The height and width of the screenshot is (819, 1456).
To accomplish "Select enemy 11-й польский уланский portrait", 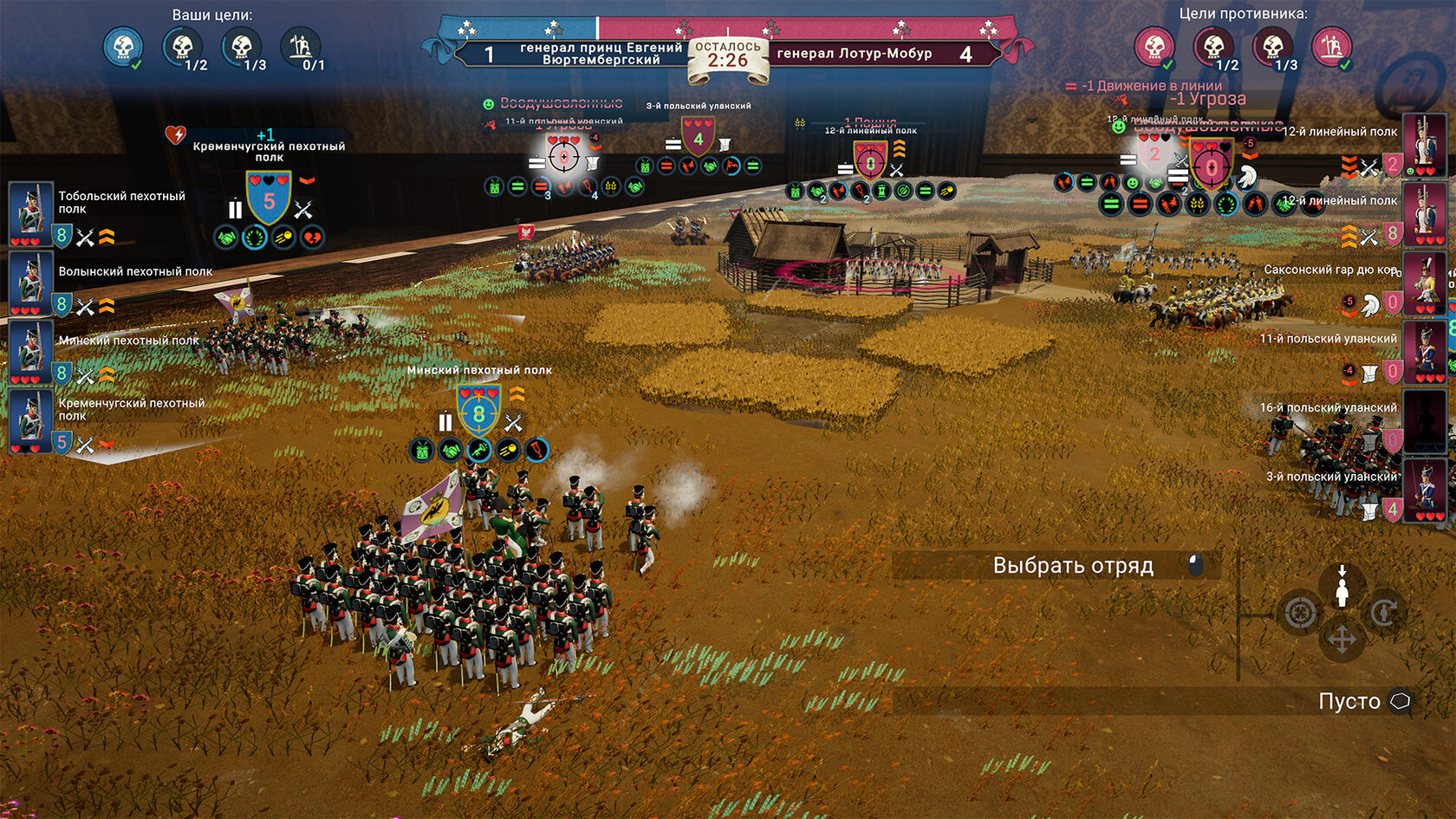I will pos(1424,351).
